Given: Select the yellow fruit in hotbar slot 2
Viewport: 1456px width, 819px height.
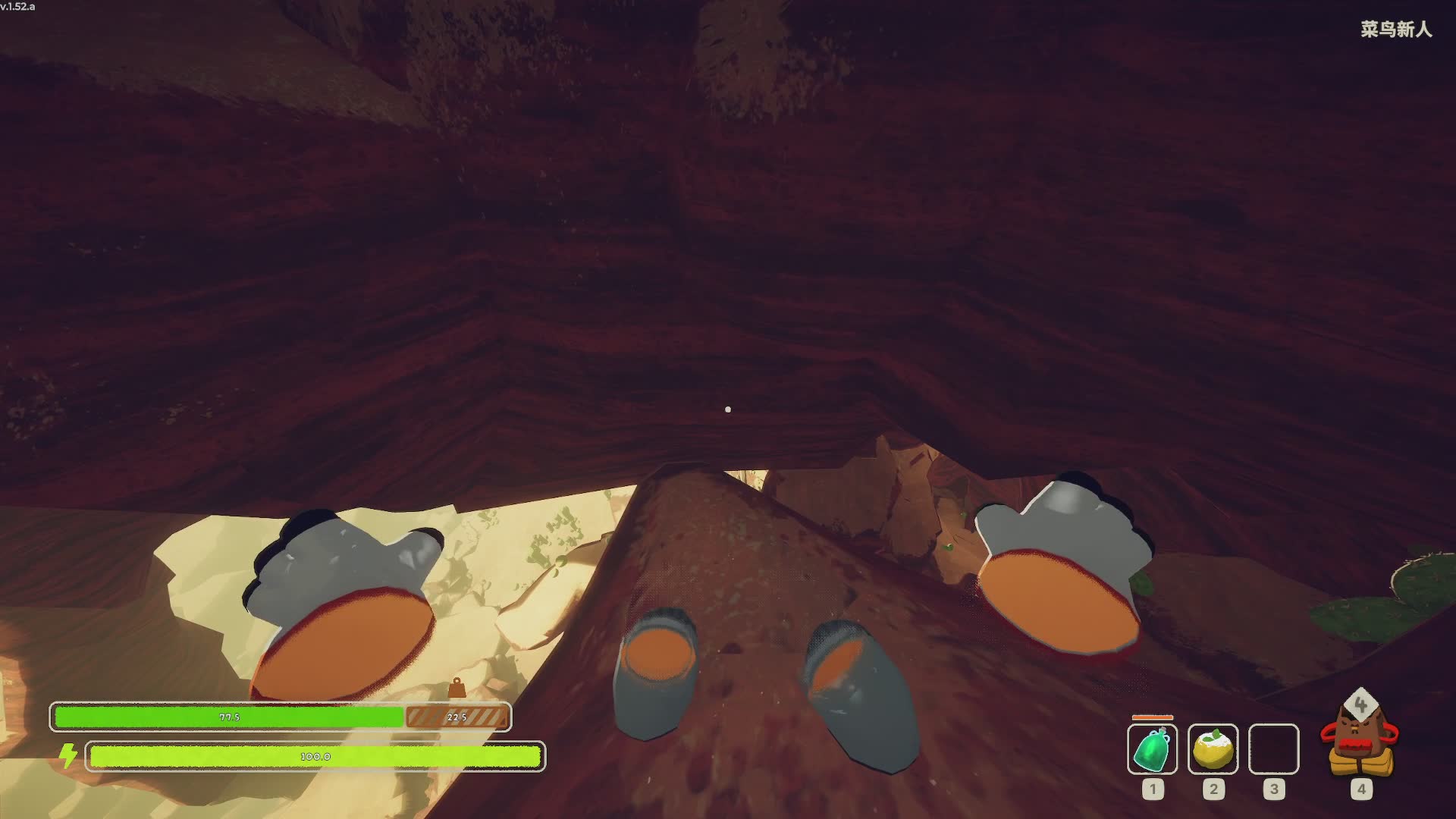Looking at the screenshot, I should click(1213, 749).
